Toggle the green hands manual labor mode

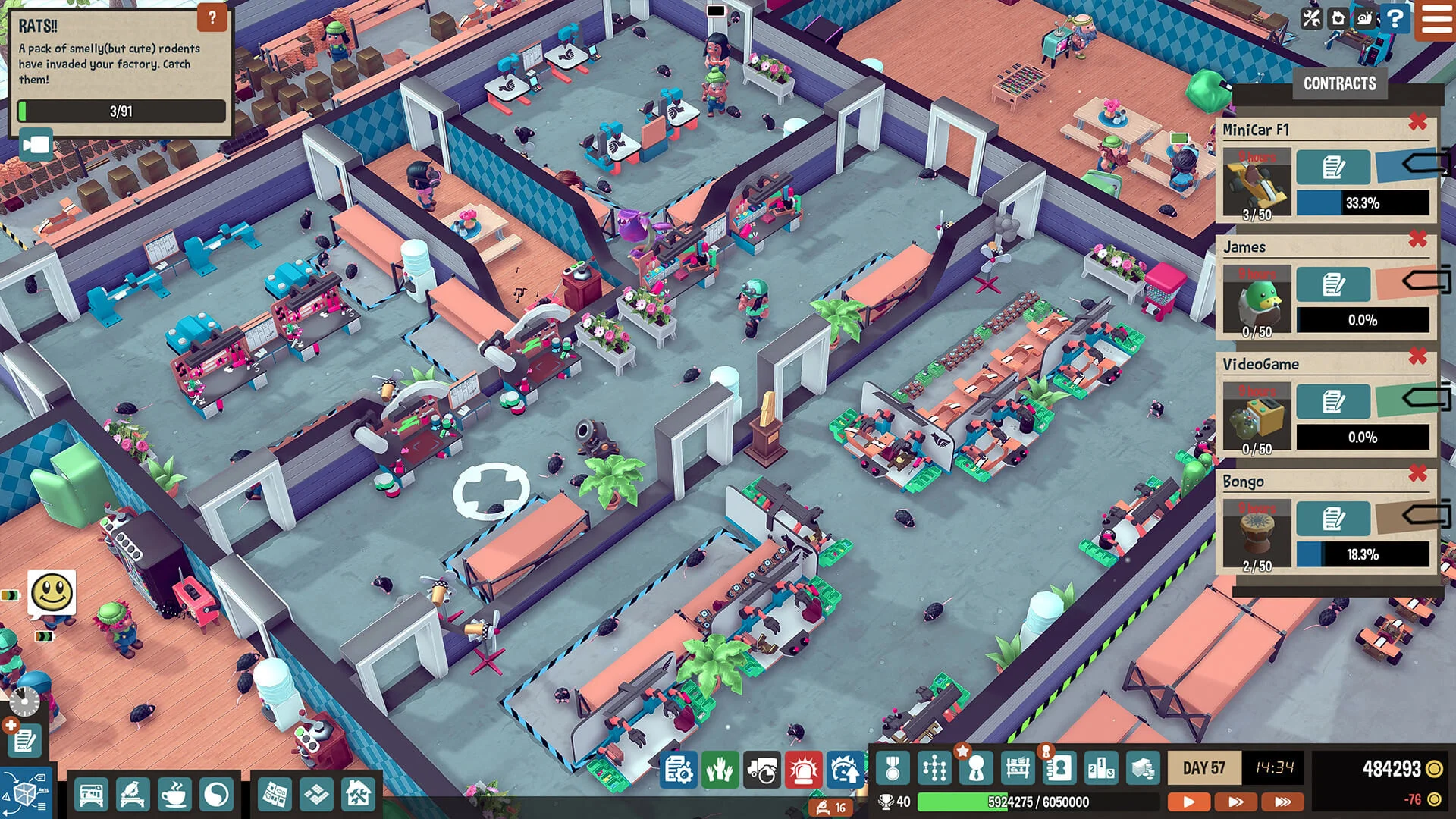tap(718, 768)
